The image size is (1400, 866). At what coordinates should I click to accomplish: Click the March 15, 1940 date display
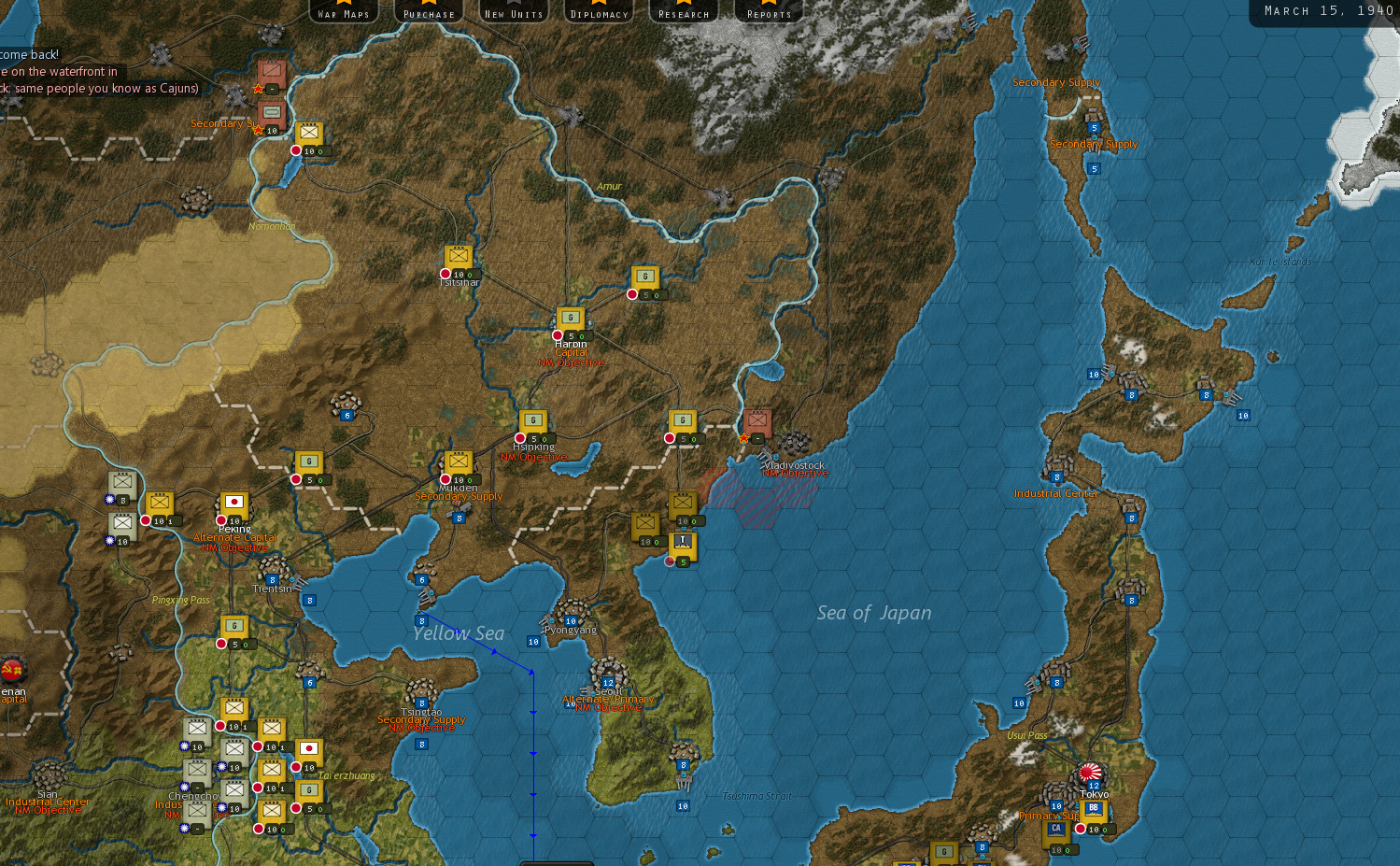click(1325, 10)
